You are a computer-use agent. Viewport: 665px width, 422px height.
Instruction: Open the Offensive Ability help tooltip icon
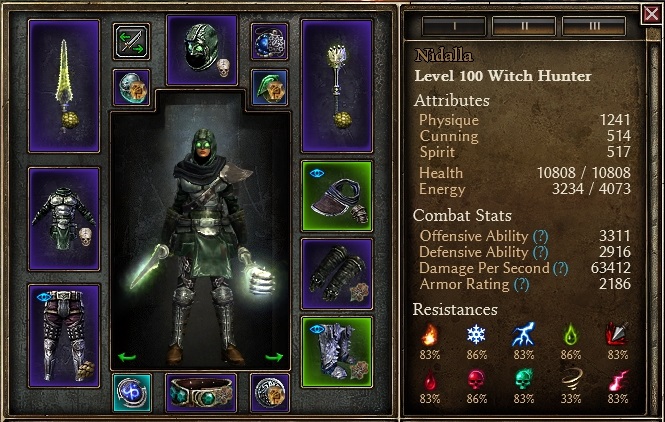(540, 236)
